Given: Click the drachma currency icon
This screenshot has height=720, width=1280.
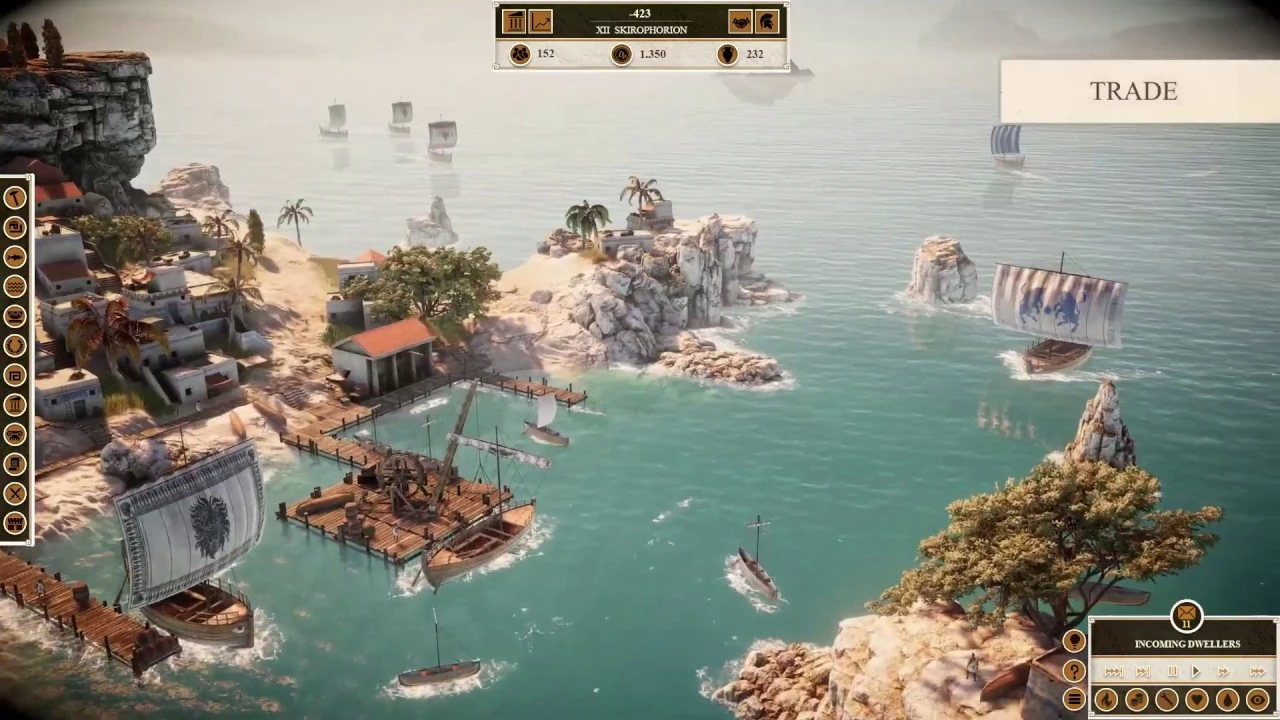Looking at the screenshot, I should [620, 54].
